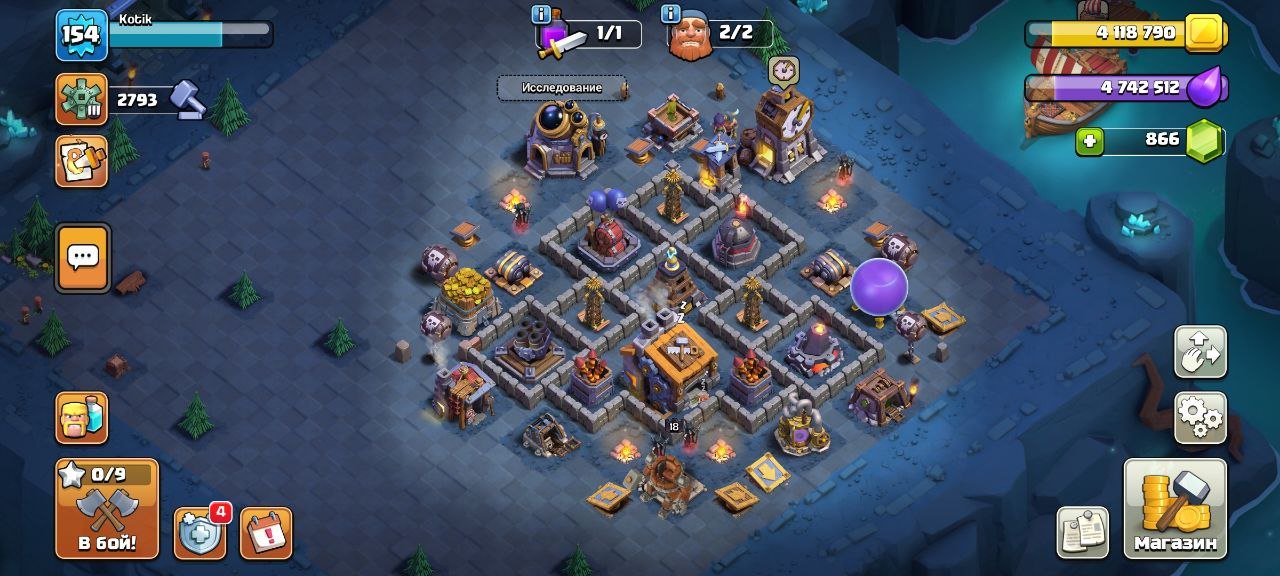Show info for the master builder count
The height and width of the screenshot is (576, 1280).
click(670, 14)
